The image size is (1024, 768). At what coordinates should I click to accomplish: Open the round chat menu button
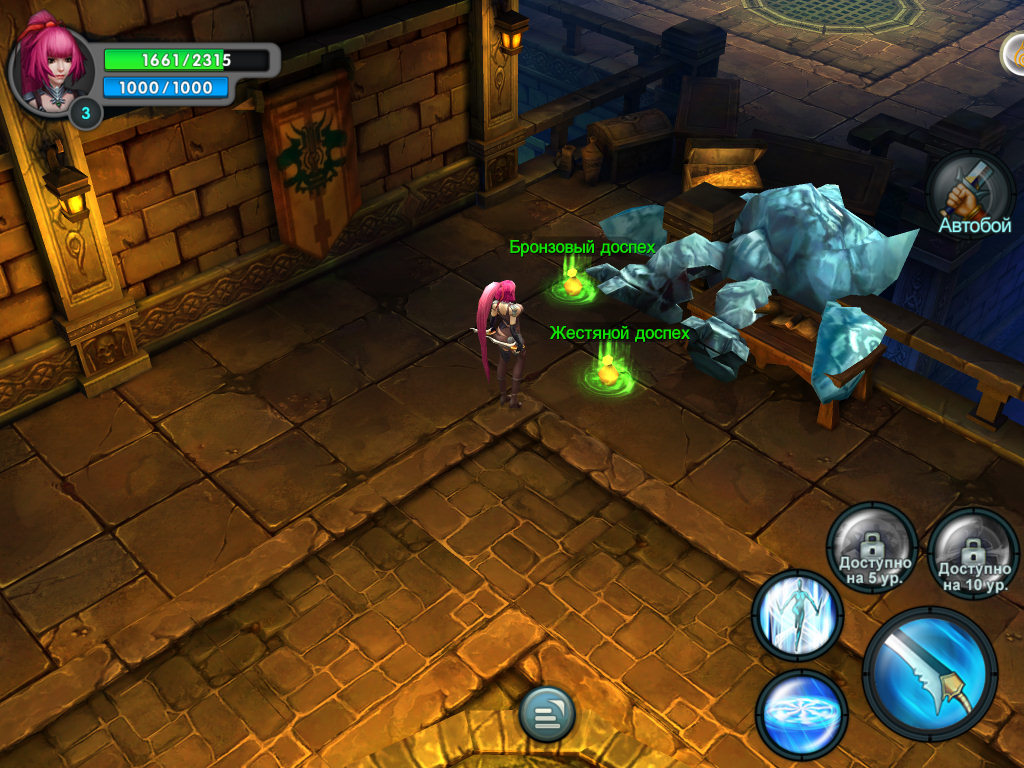pyautogui.click(x=547, y=714)
